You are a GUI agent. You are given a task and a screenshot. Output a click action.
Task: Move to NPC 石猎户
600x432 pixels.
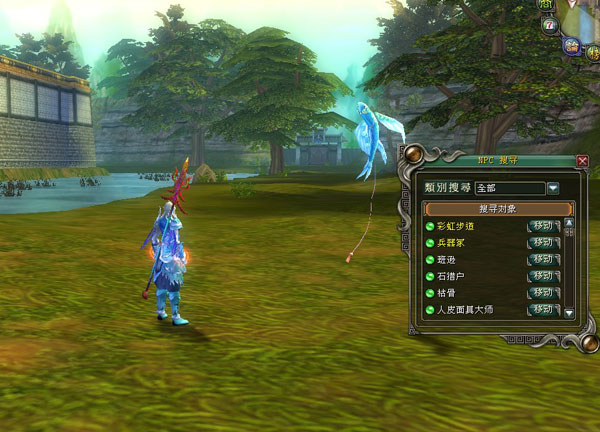[x=543, y=276]
